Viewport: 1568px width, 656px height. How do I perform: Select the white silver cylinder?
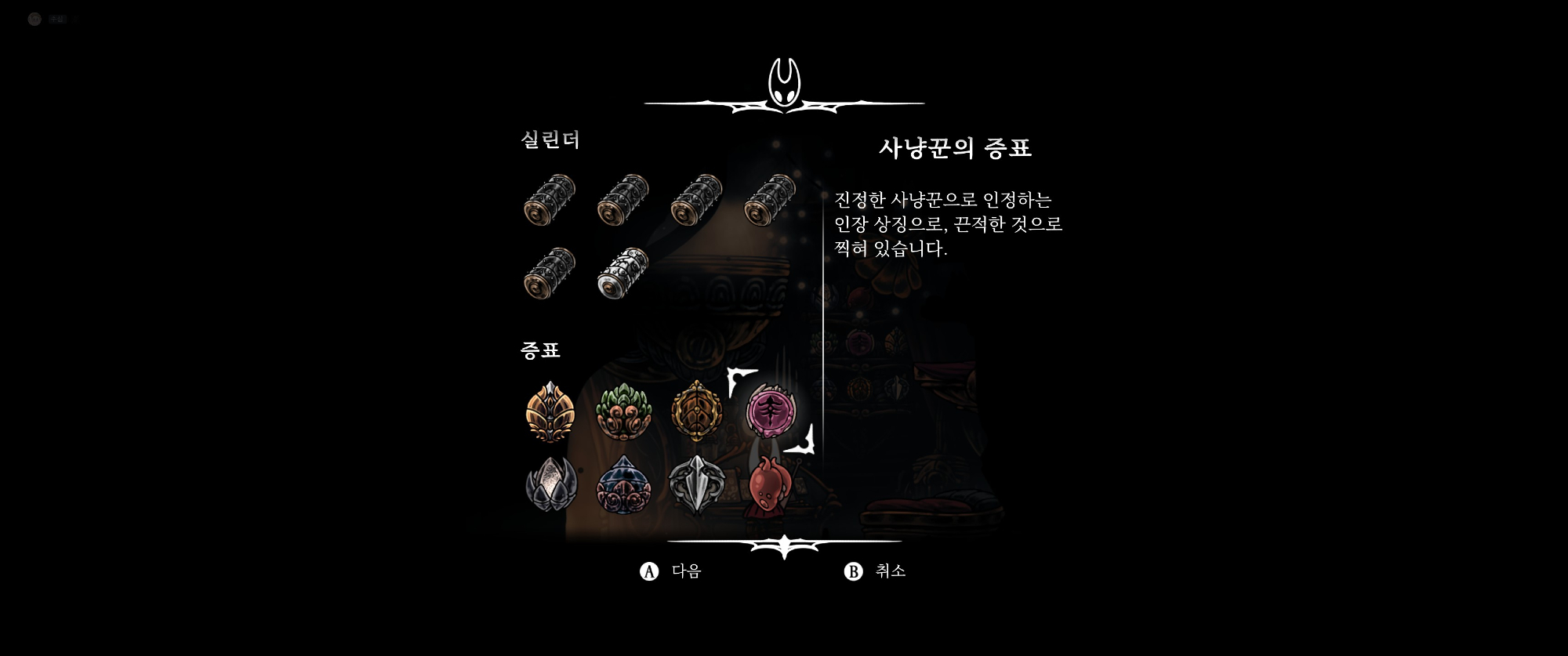click(623, 273)
